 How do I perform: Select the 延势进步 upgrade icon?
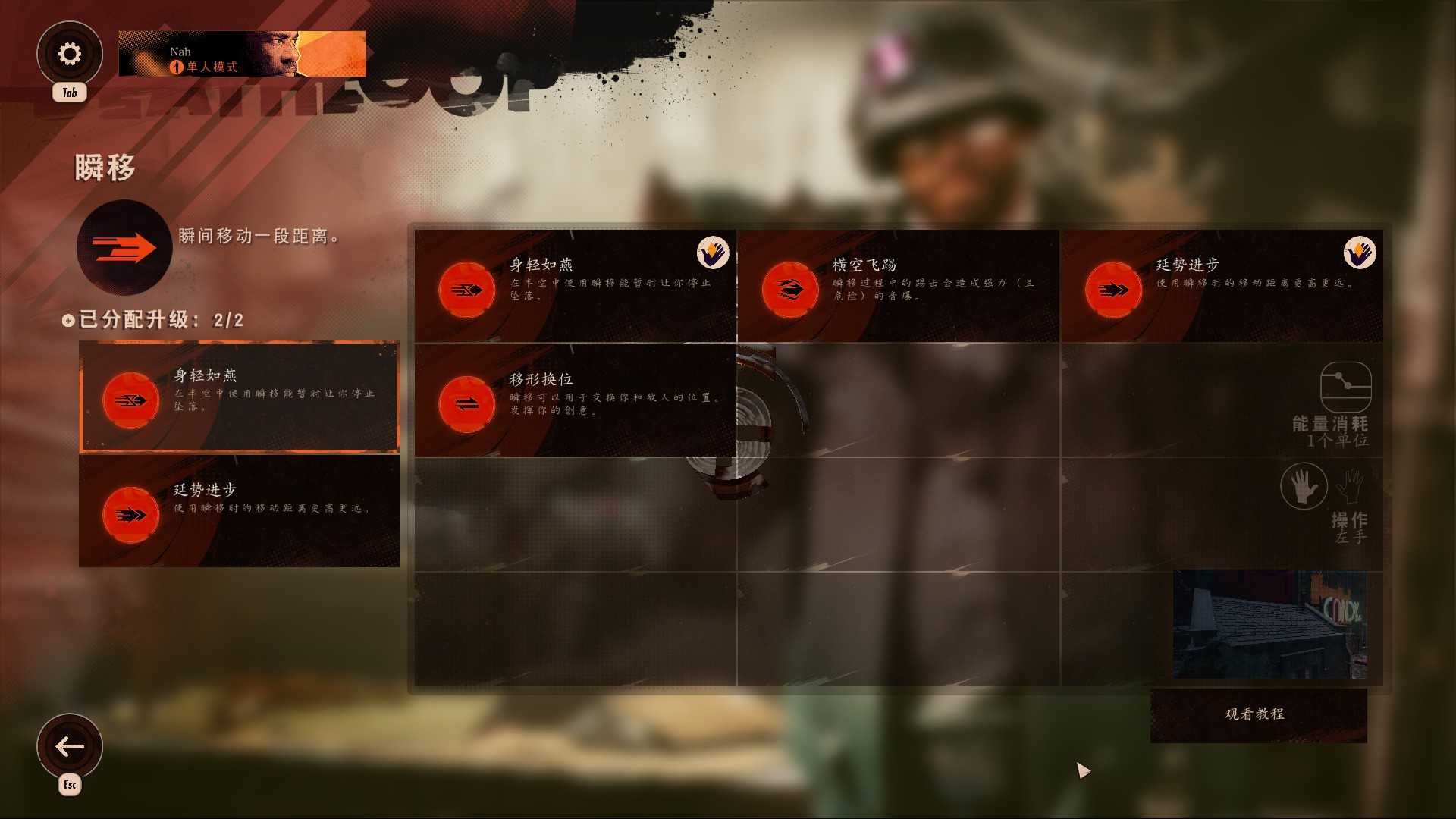(1112, 289)
